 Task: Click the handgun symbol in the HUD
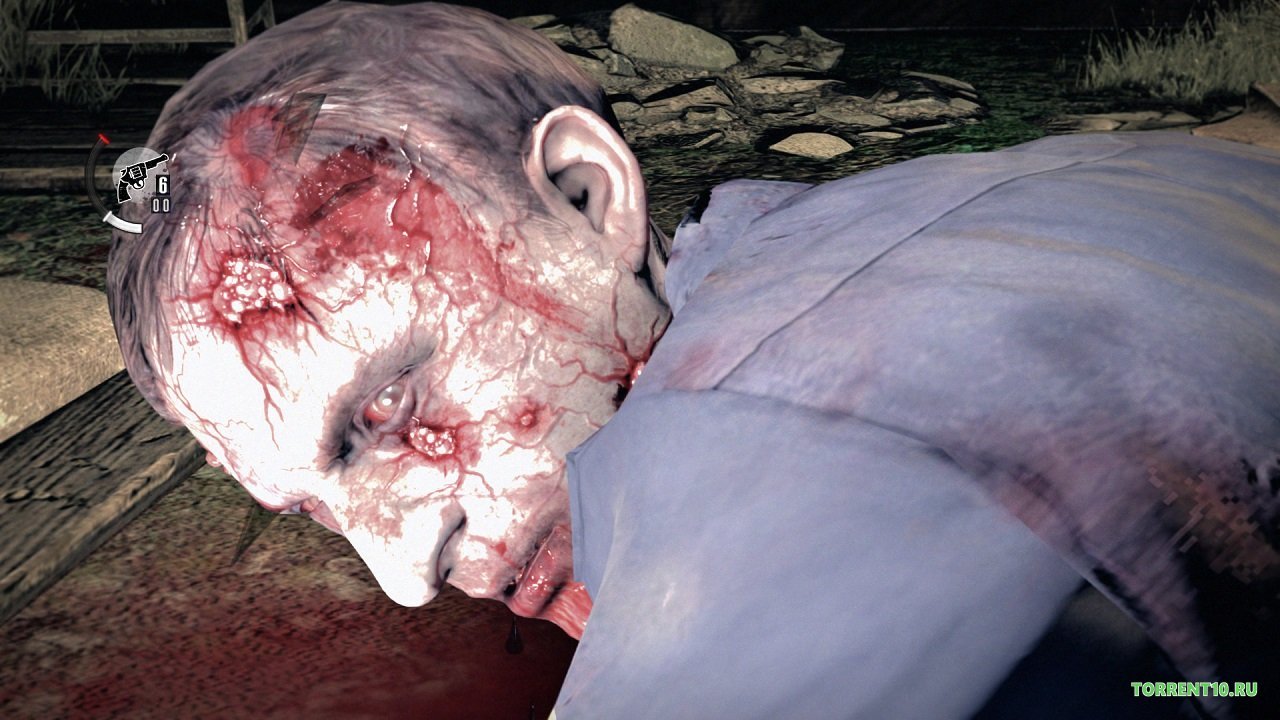pos(141,176)
